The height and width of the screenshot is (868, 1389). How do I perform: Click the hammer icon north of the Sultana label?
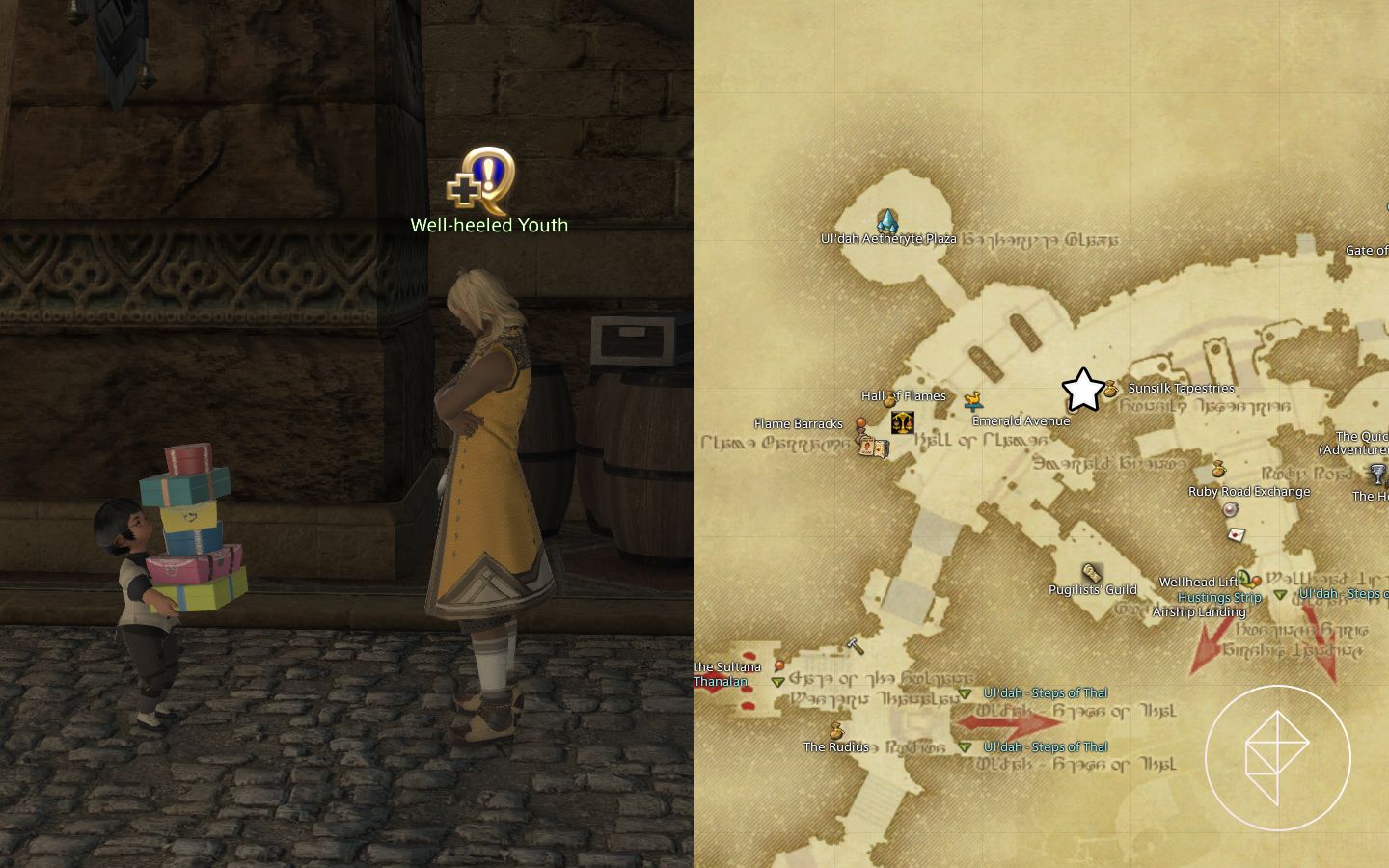pos(855,644)
